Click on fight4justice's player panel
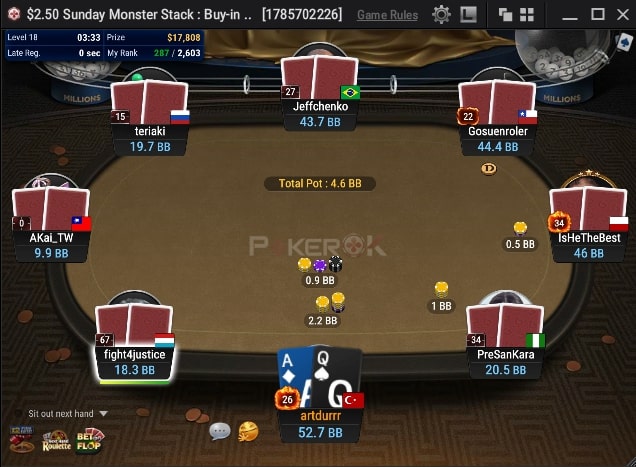This screenshot has width=636, height=467. pos(134,354)
